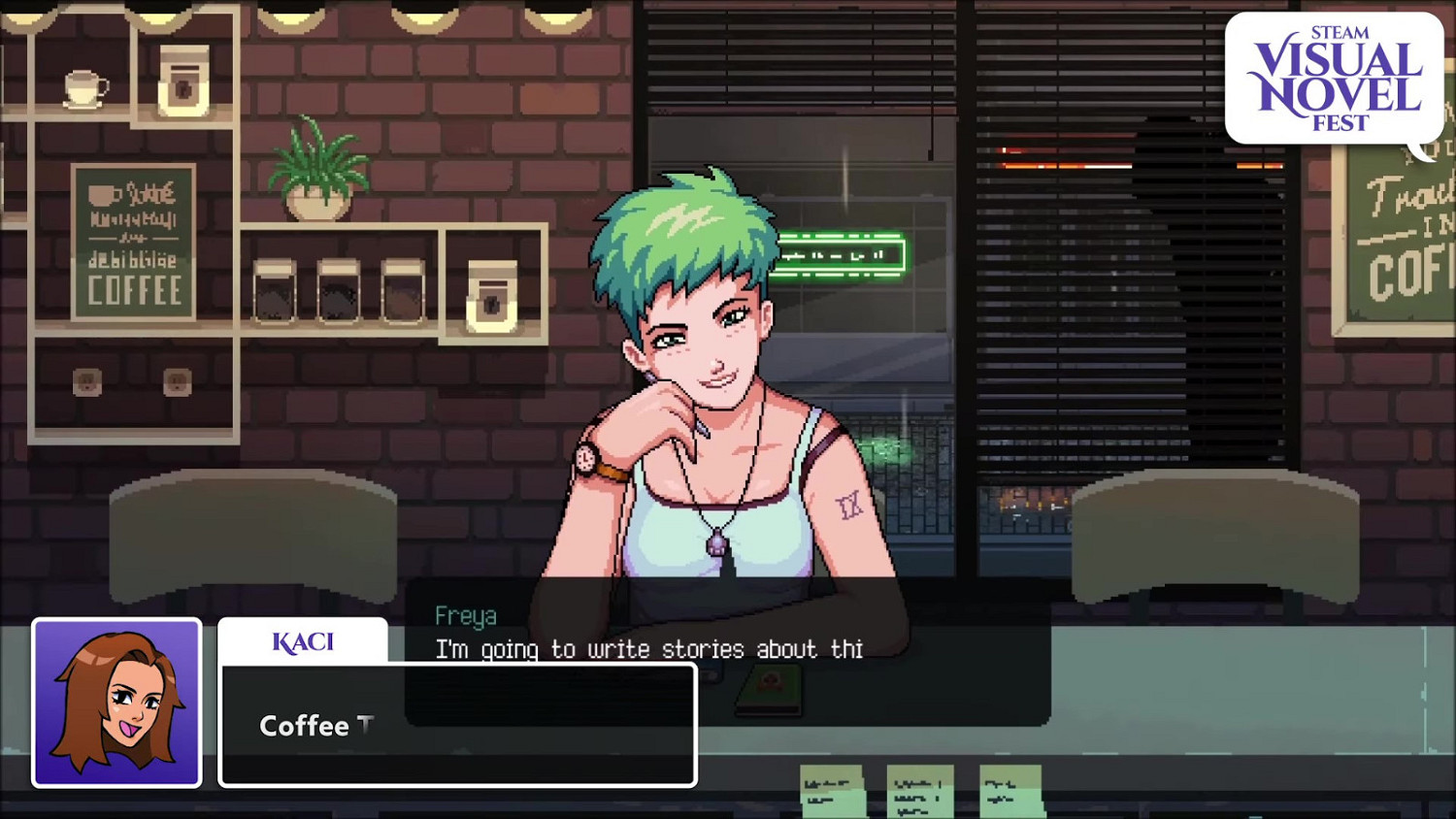Click the Freya name label

(464, 615)
